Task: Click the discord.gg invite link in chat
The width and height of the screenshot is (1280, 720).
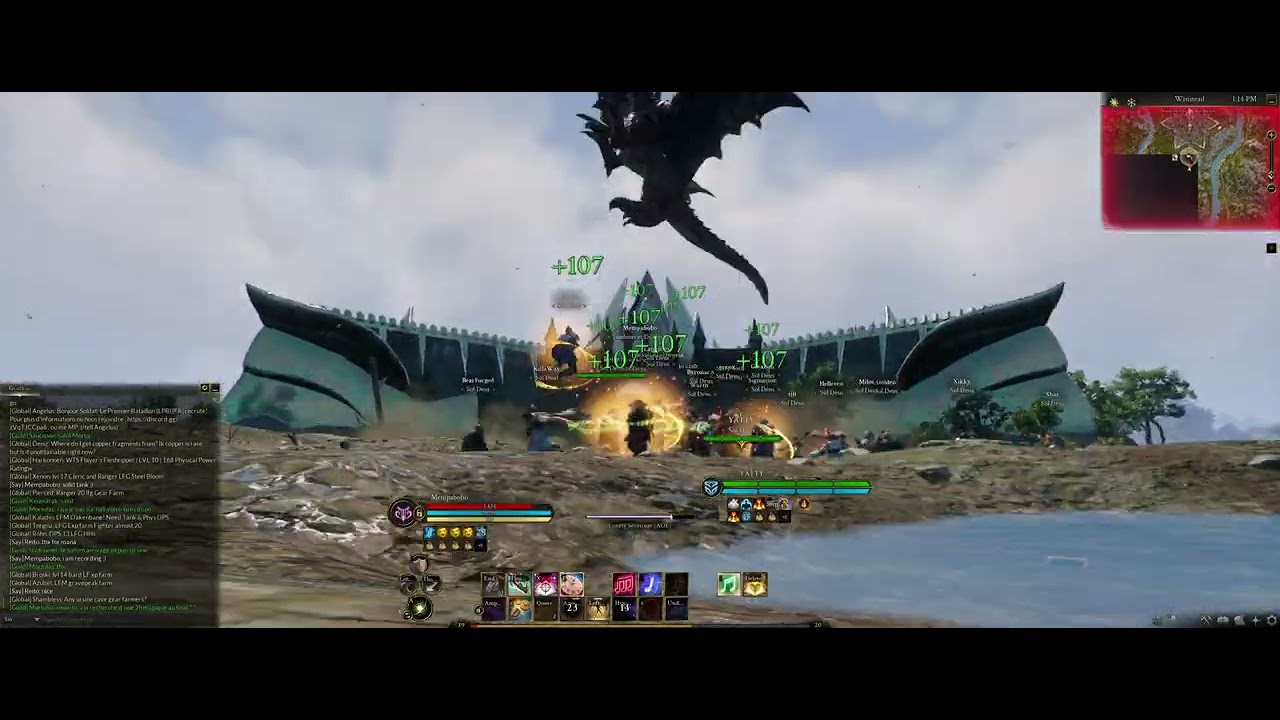Action: click(155, 420)
